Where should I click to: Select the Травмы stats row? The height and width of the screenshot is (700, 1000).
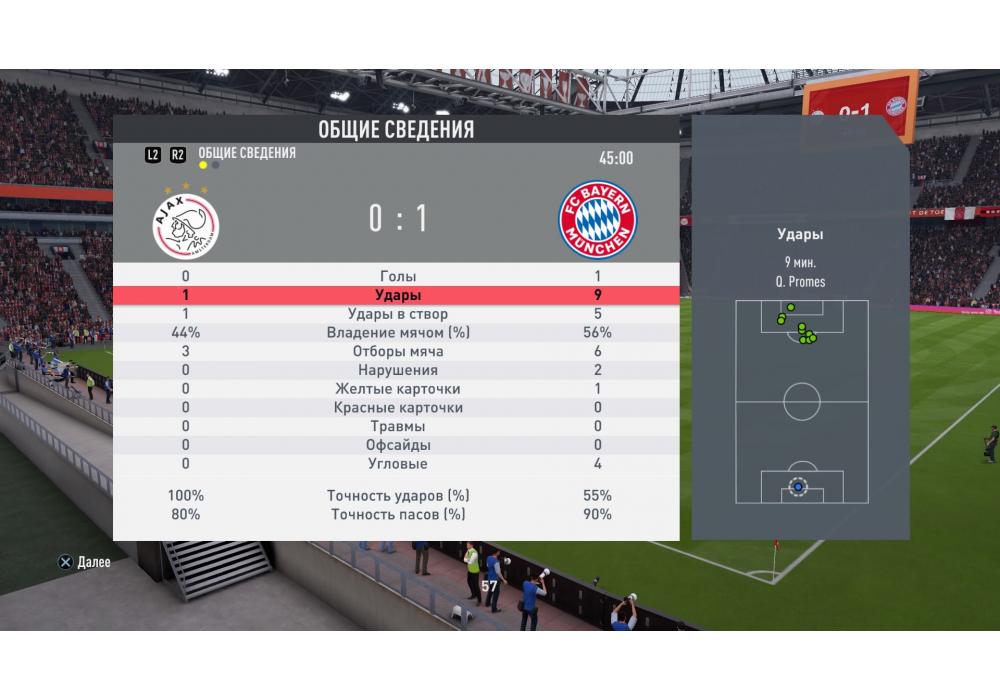[x=397, y=426]
